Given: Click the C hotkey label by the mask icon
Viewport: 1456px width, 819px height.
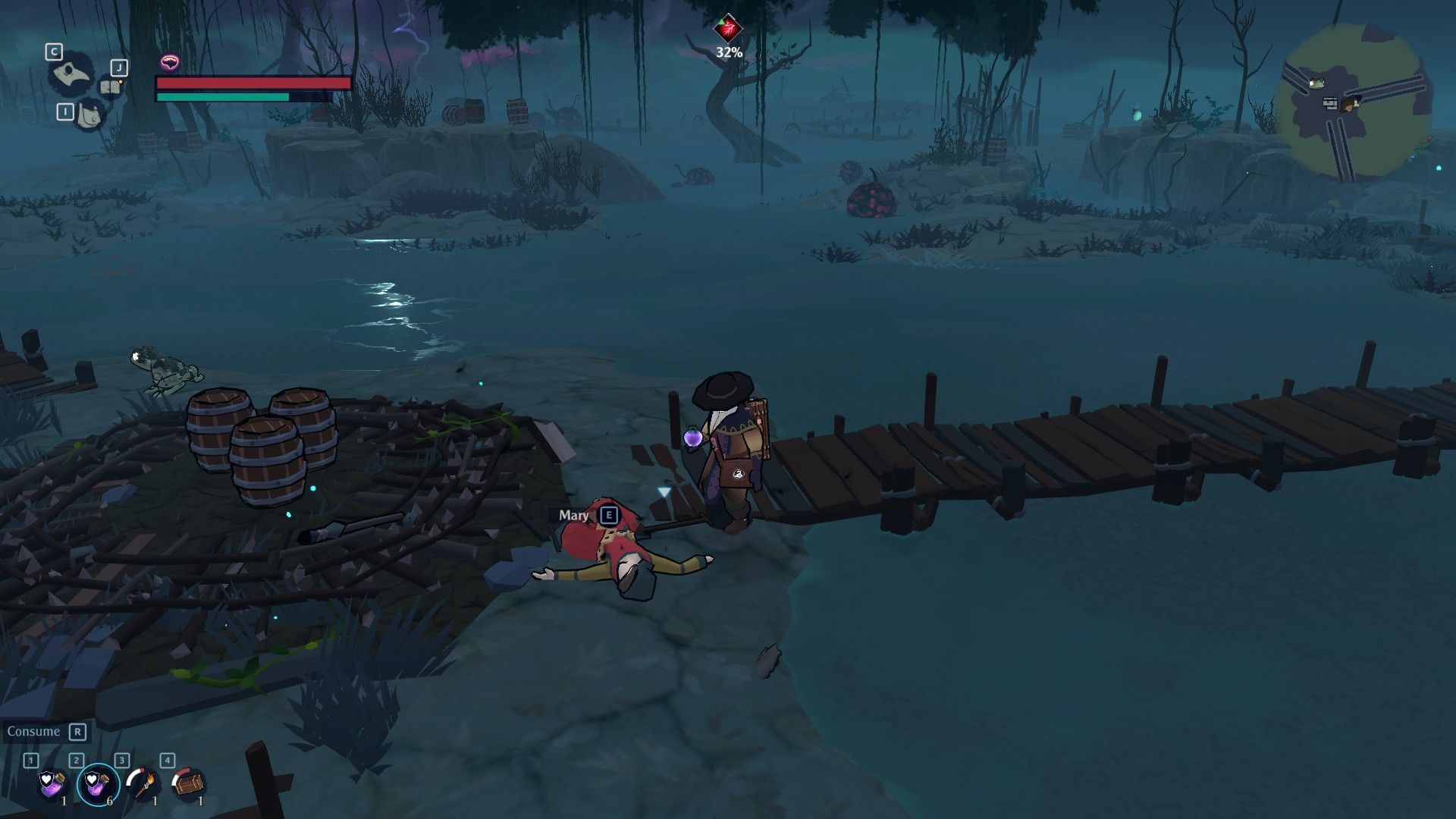Looking at the screenshot, I should point(53,51).
